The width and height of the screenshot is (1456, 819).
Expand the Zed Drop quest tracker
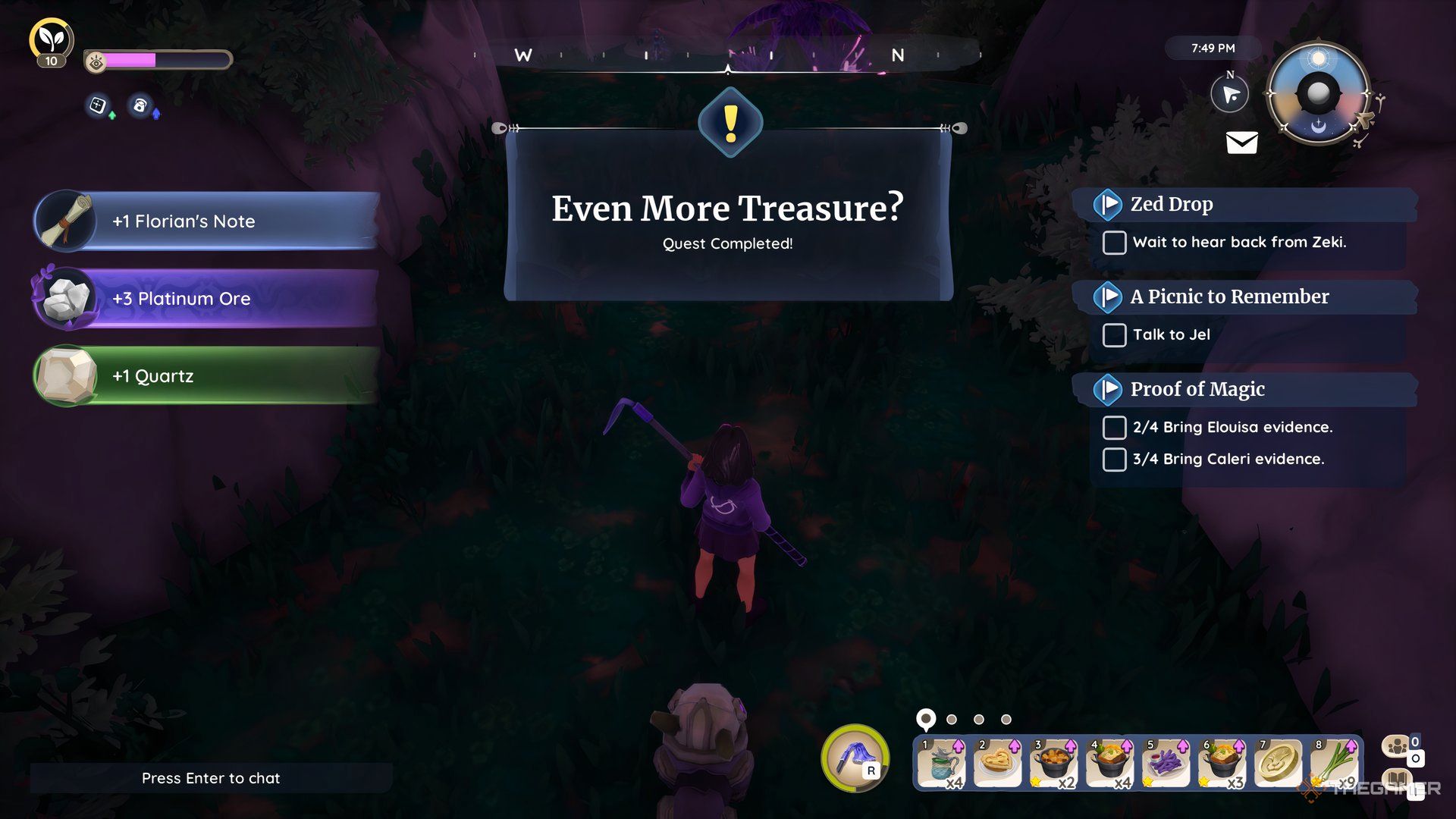tap(1109, 203)
